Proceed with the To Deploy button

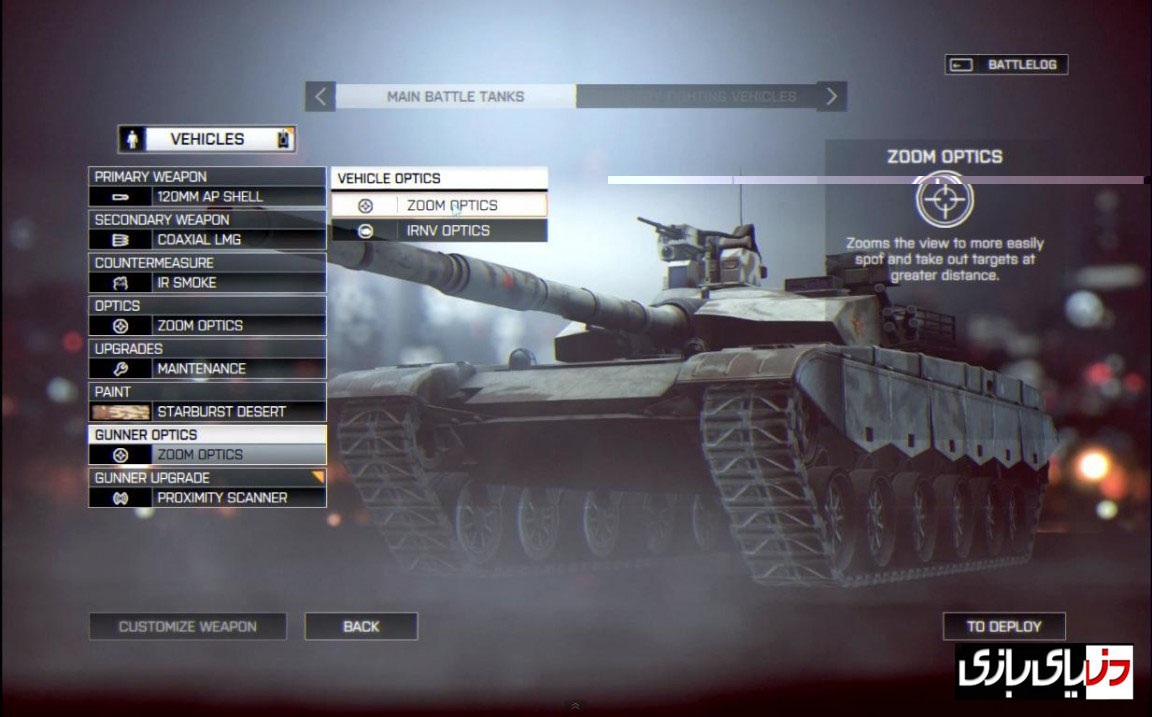pyautogui.click(x=1003, y=627)
